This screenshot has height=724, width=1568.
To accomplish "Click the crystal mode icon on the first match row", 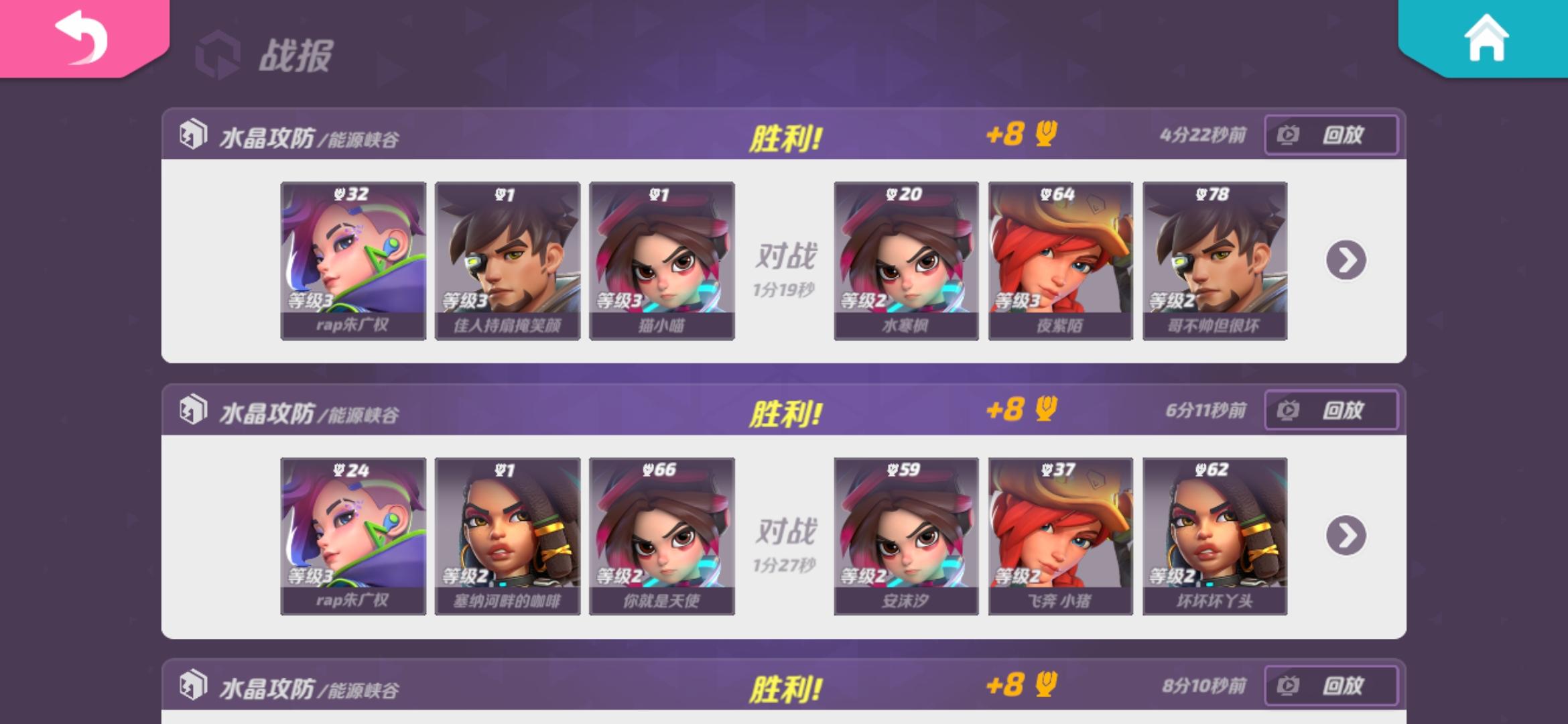I will tap(192, 134).
